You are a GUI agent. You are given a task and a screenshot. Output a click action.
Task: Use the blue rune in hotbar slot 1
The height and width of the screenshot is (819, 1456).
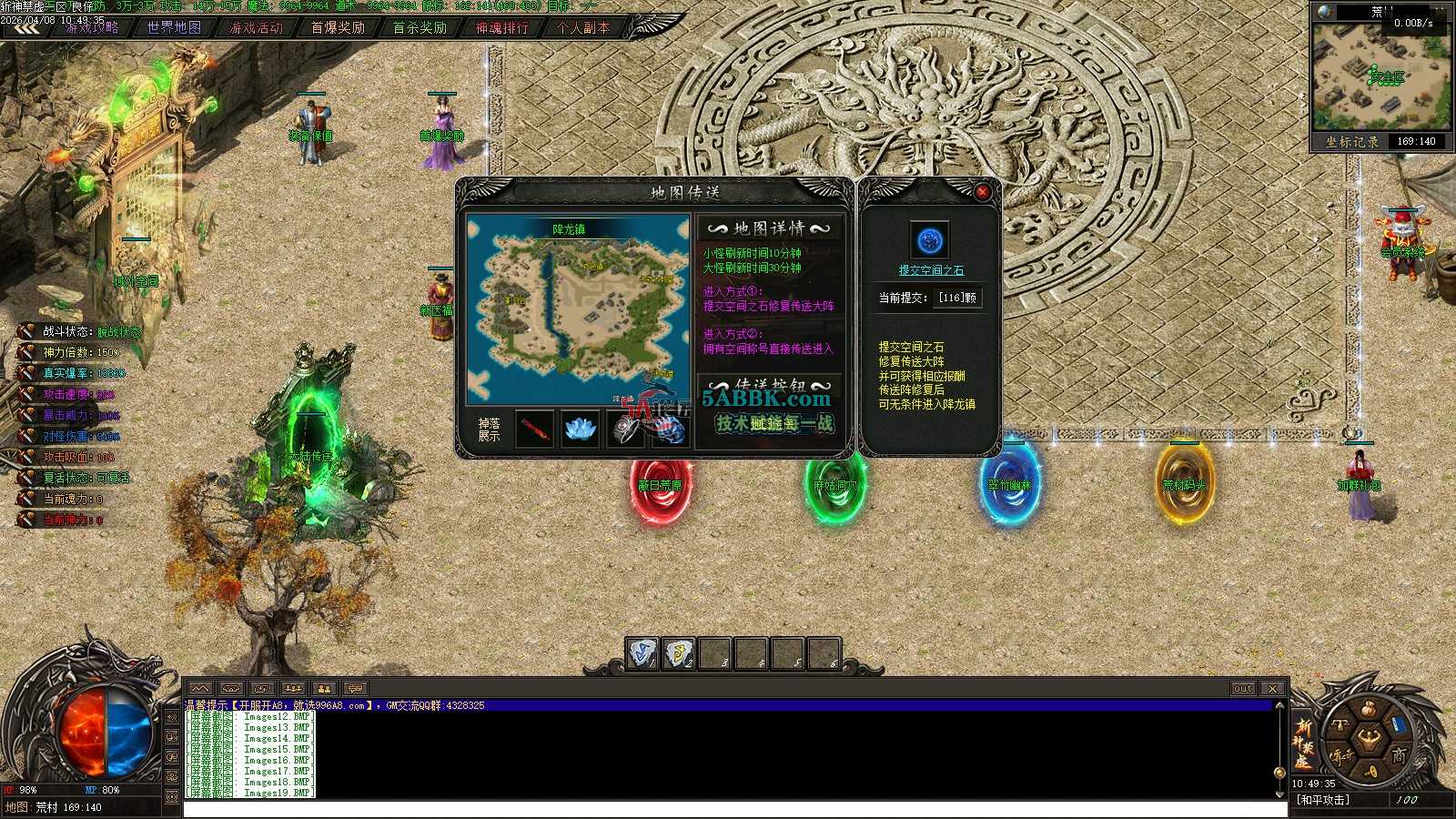point(642,652)
